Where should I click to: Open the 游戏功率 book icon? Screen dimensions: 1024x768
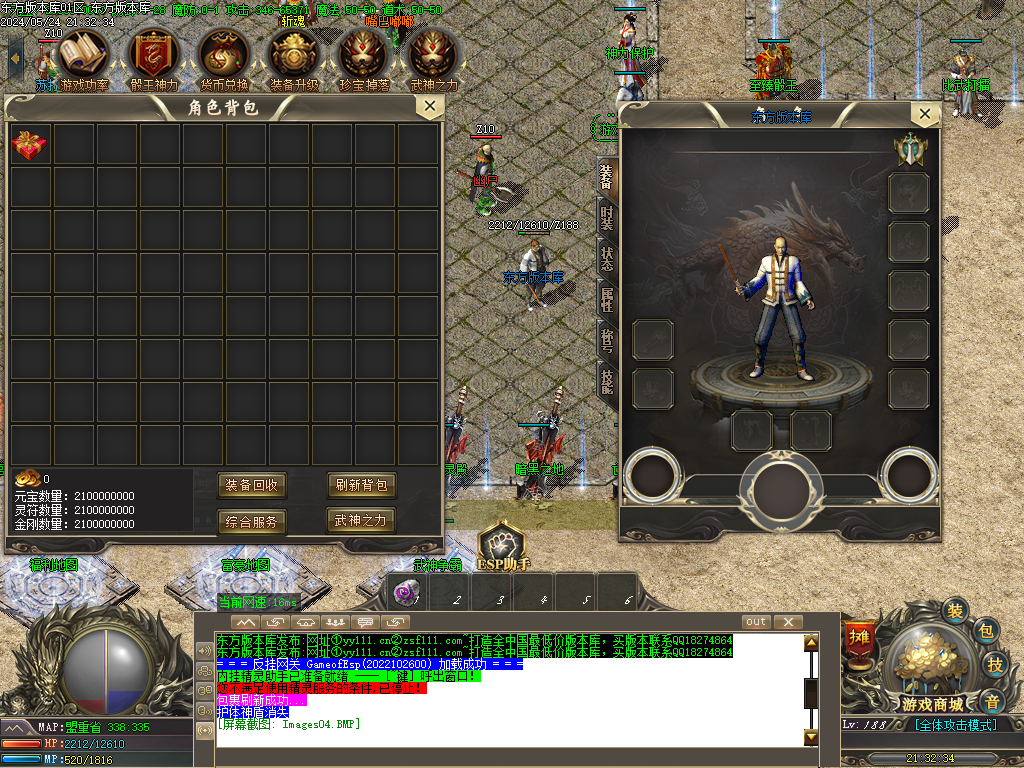[x=84, y=54]
